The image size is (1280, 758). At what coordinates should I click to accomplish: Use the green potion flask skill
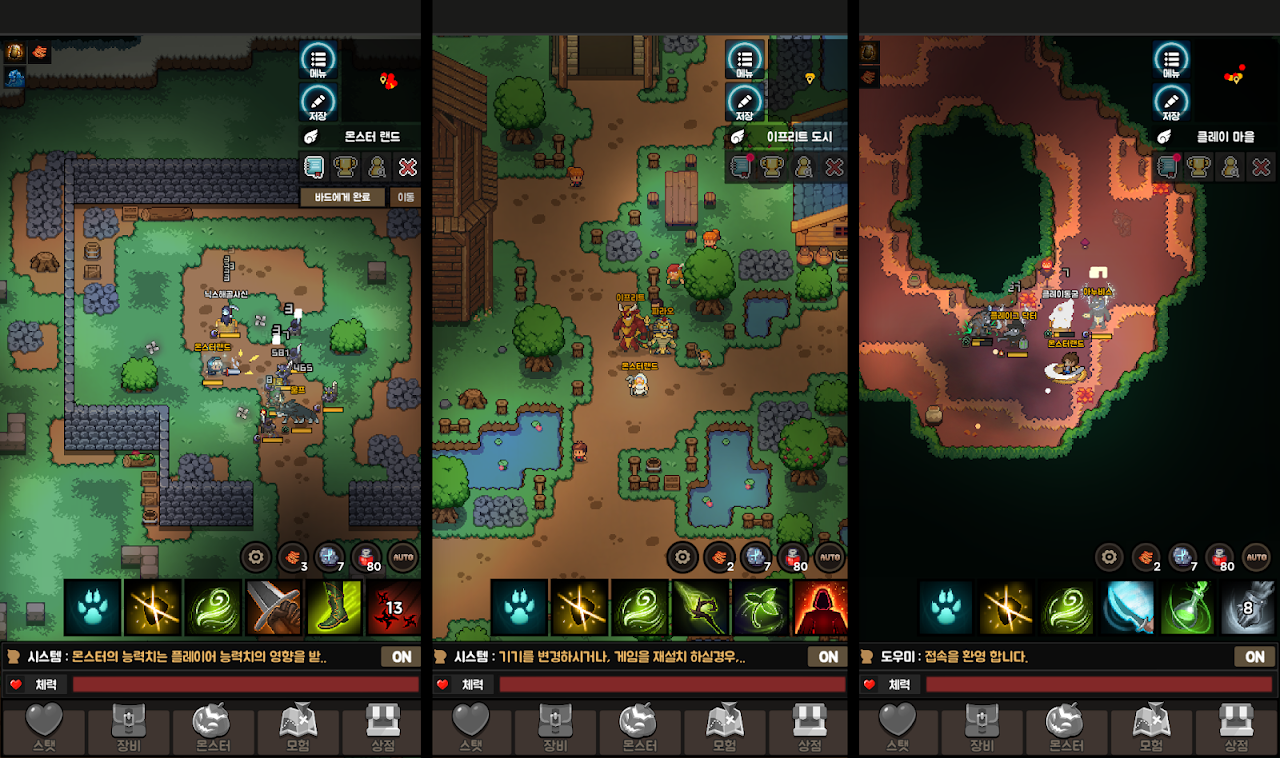1188,607
